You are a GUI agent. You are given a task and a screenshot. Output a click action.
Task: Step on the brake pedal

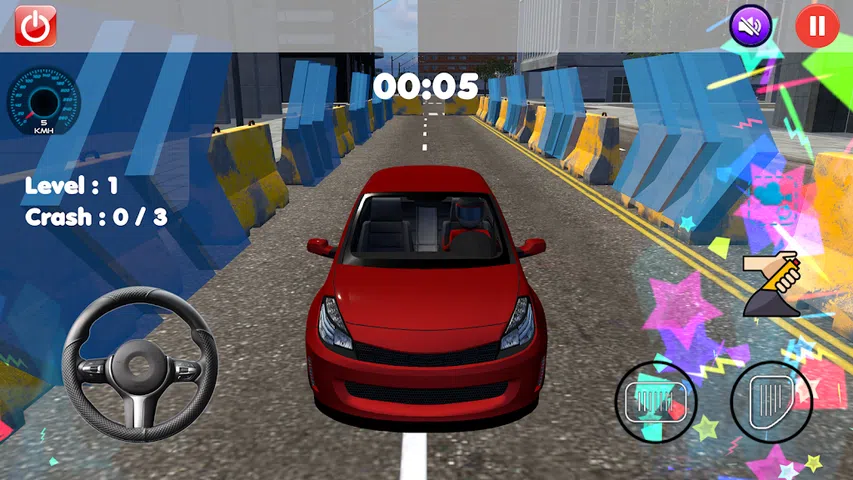[655, 402]
